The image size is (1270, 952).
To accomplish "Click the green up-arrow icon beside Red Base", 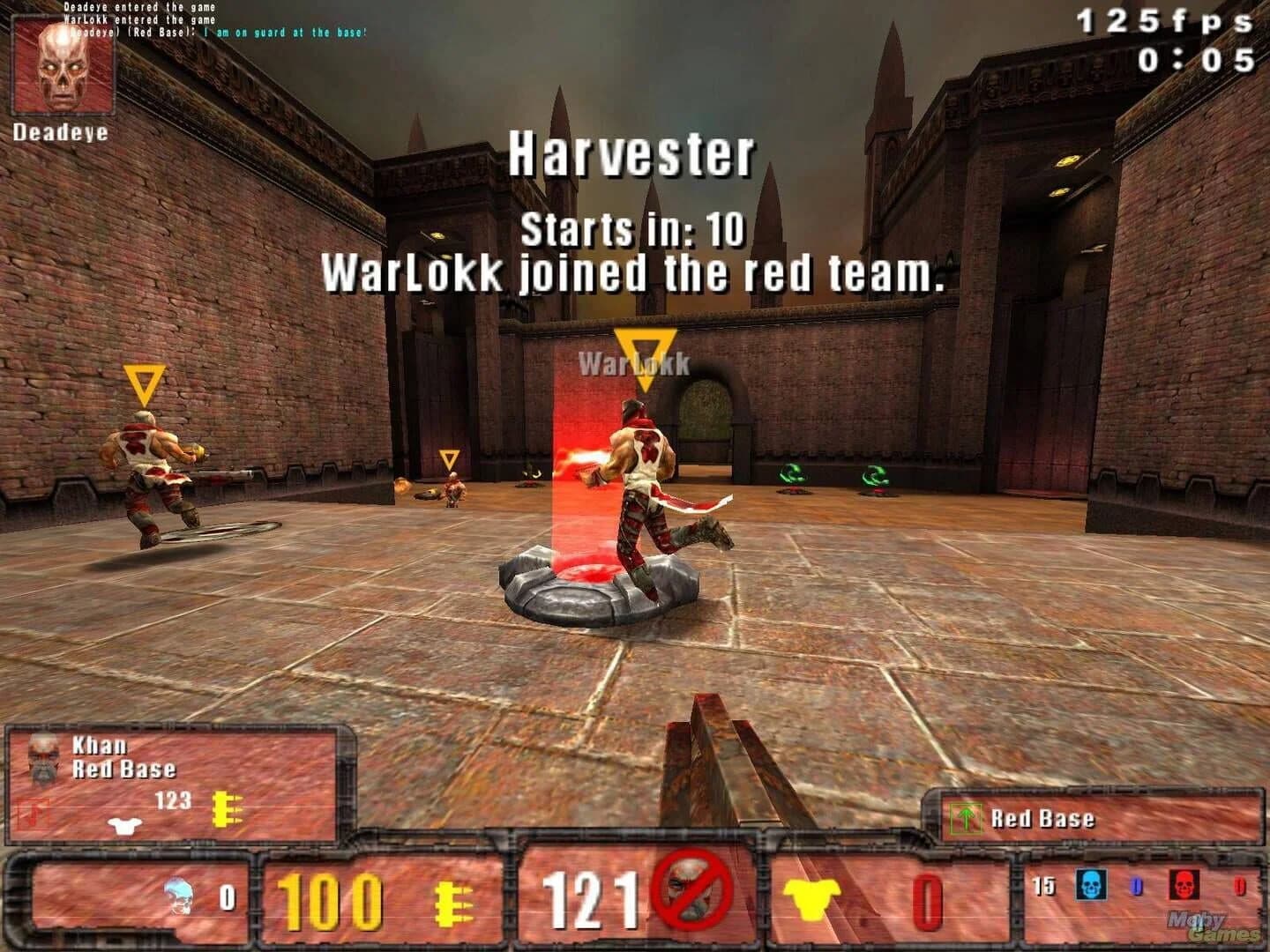I will tap(966, 818).
